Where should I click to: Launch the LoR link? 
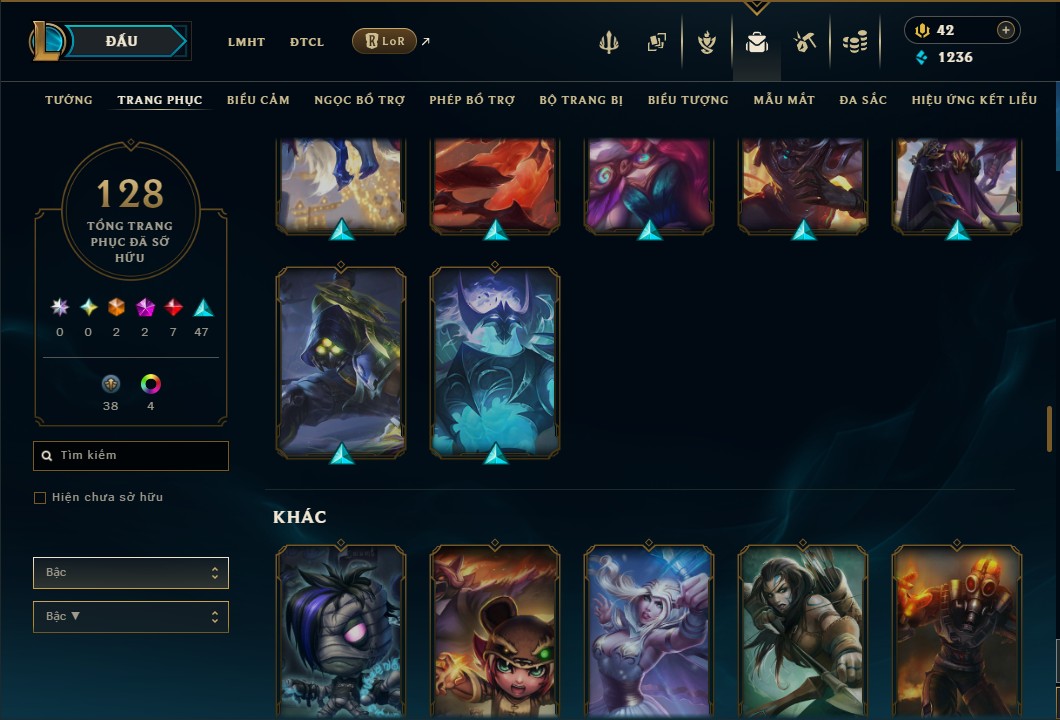click(385, 41)
